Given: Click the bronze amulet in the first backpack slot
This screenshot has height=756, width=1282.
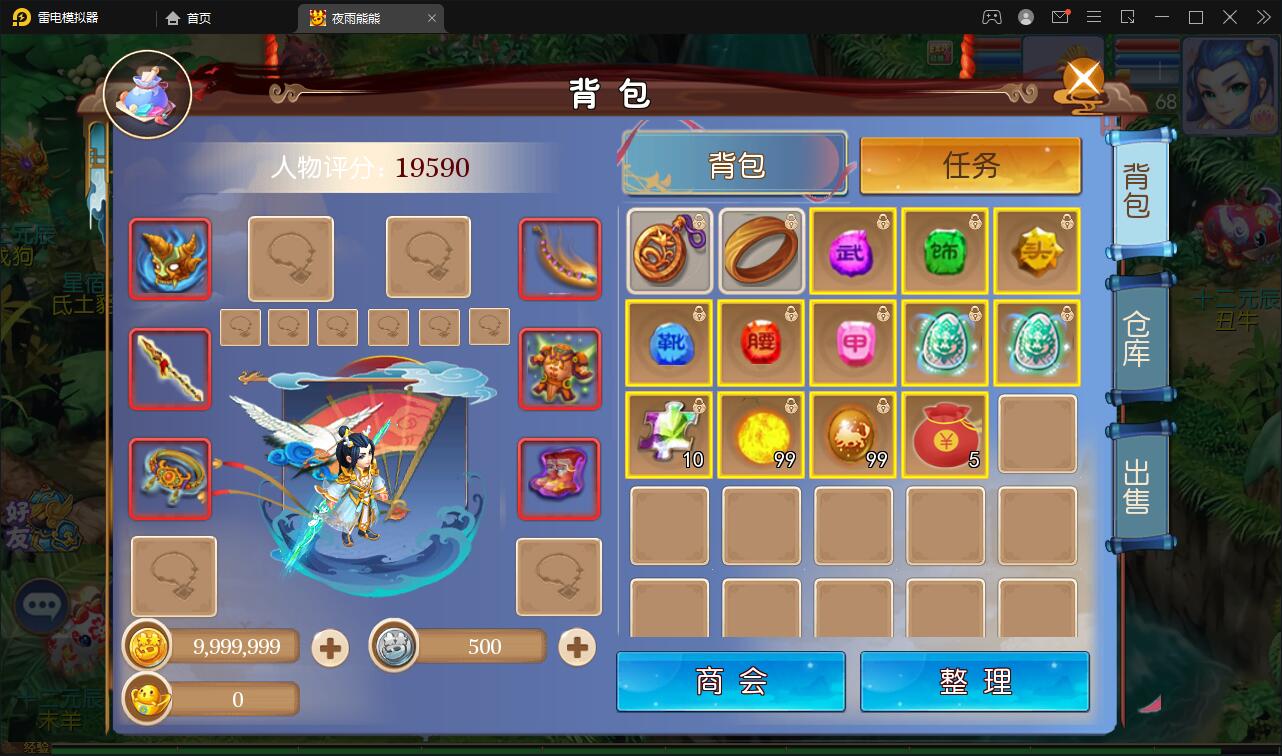Looking at the screenshot, I should [669, 251].
